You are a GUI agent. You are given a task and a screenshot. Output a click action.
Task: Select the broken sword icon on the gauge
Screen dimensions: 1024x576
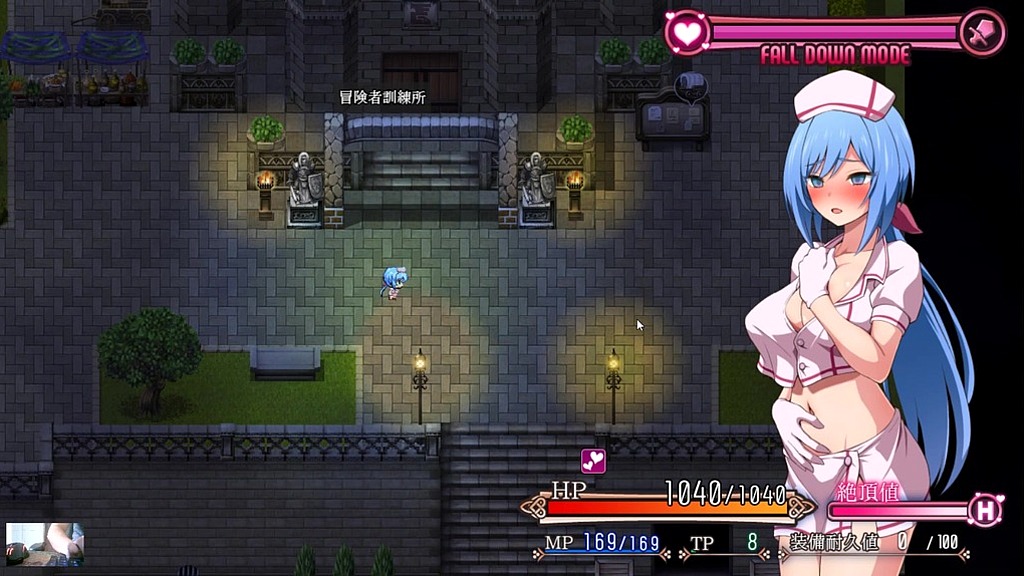tap(981, 32)
